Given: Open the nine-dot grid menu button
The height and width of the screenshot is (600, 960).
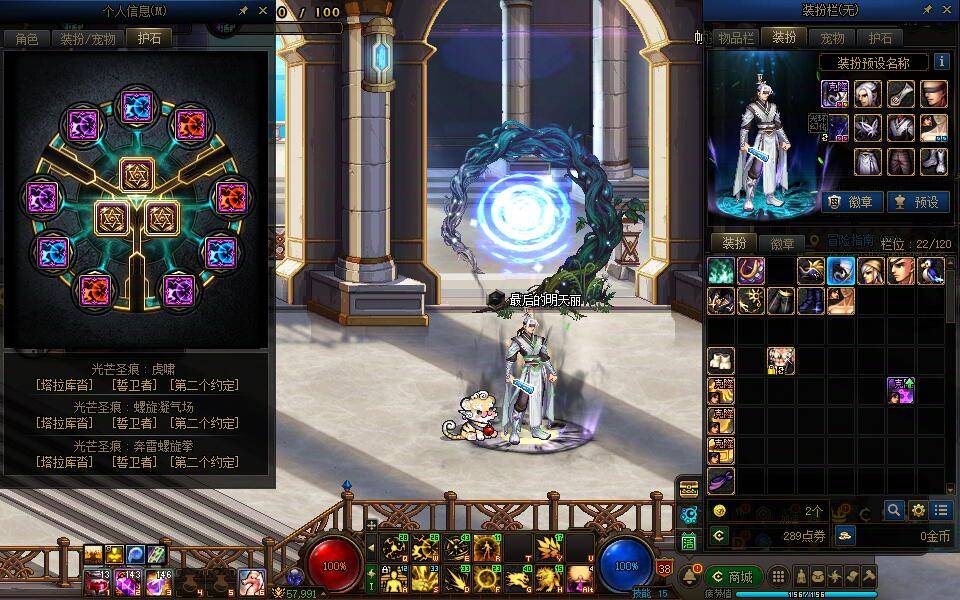Looking at the screenshot, I should point(778,577).
